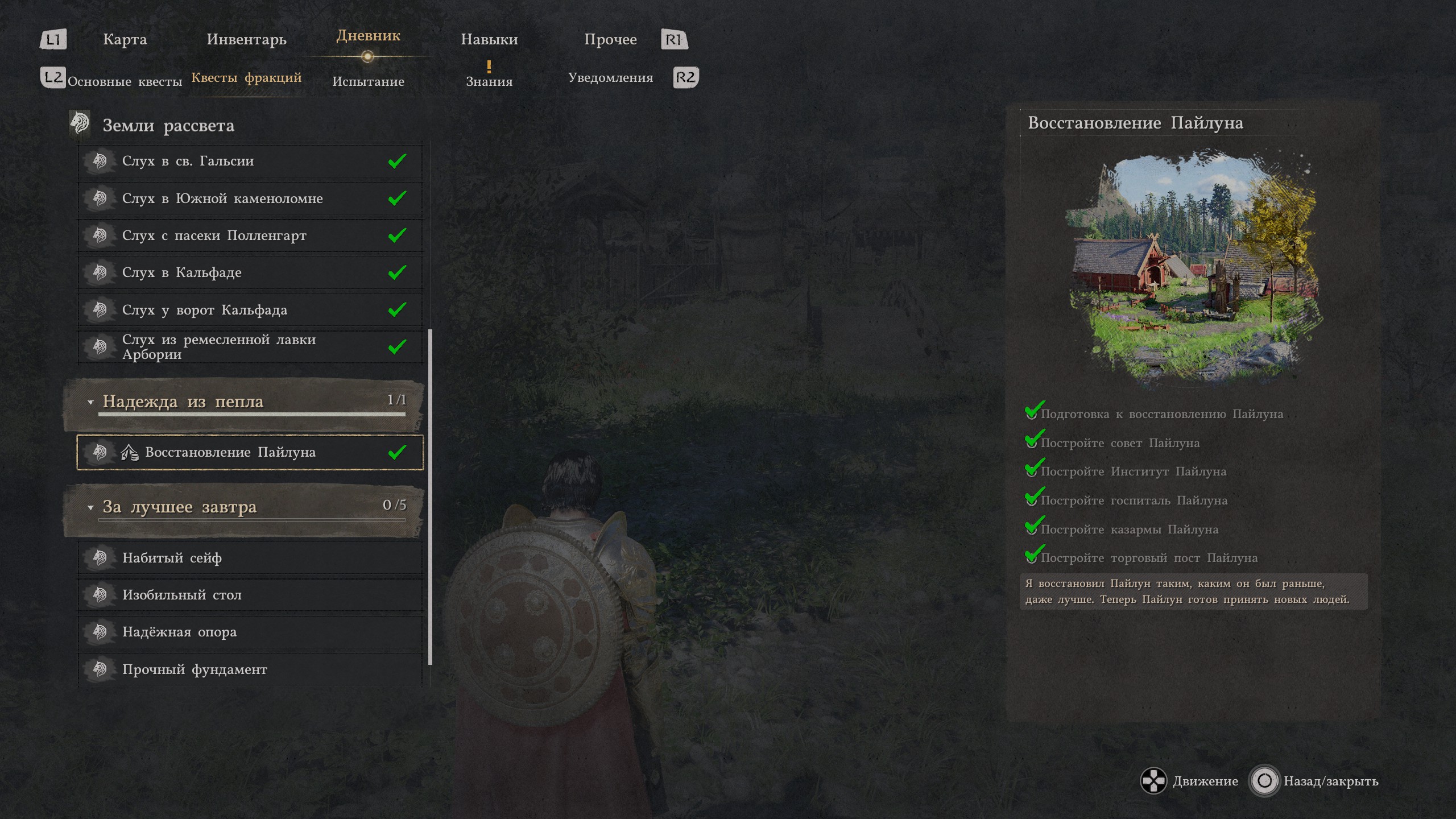
Task: Show Основные квесты sub-tab
Action: point(125,81)
